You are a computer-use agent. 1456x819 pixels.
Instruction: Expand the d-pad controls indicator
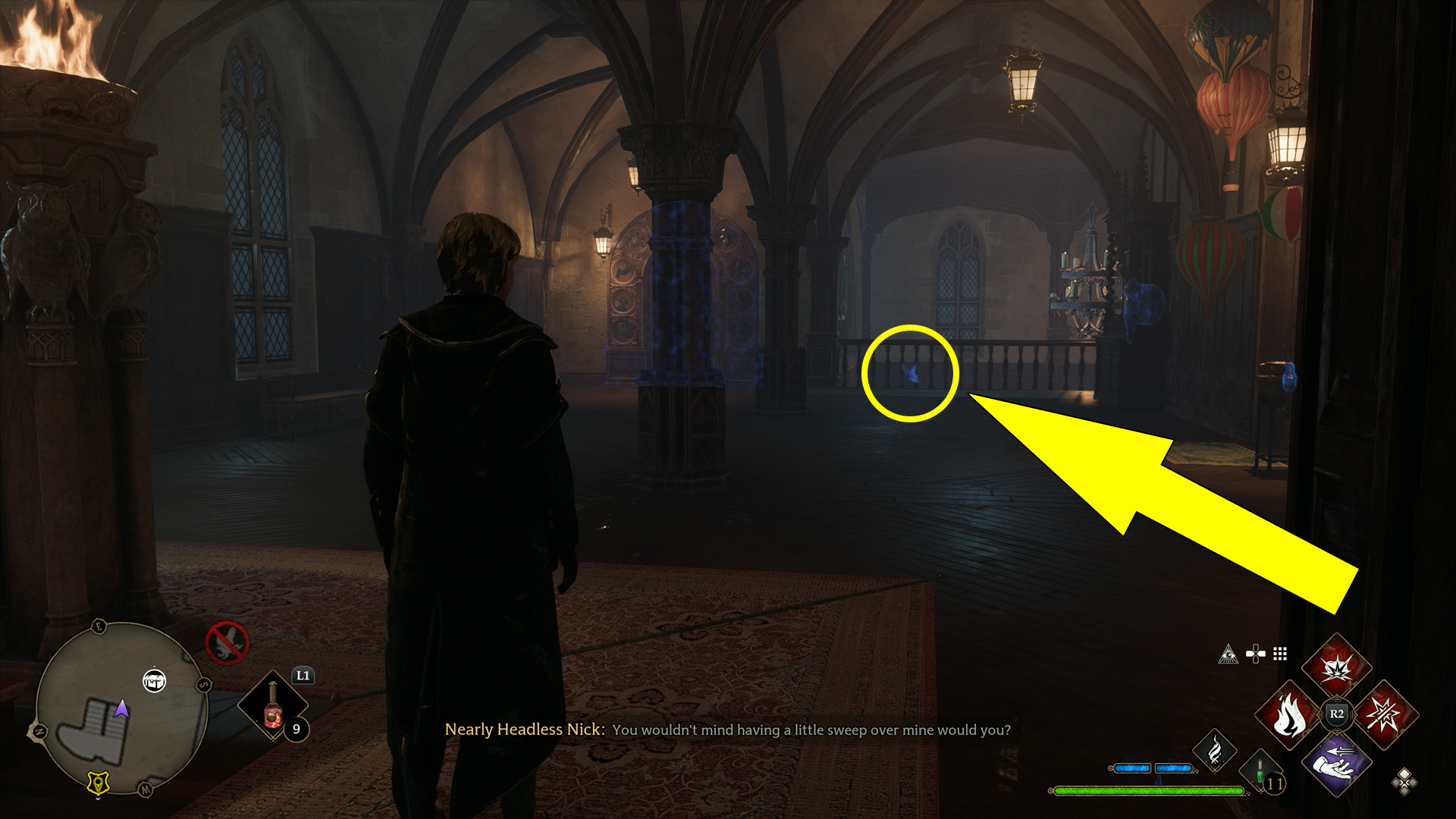1256,653
